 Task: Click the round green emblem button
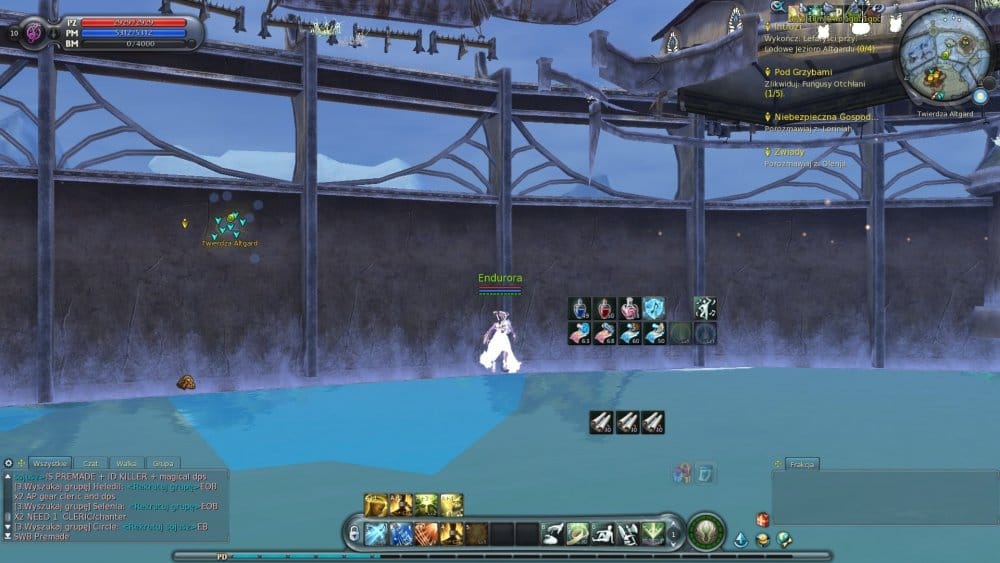pos(706,531)
